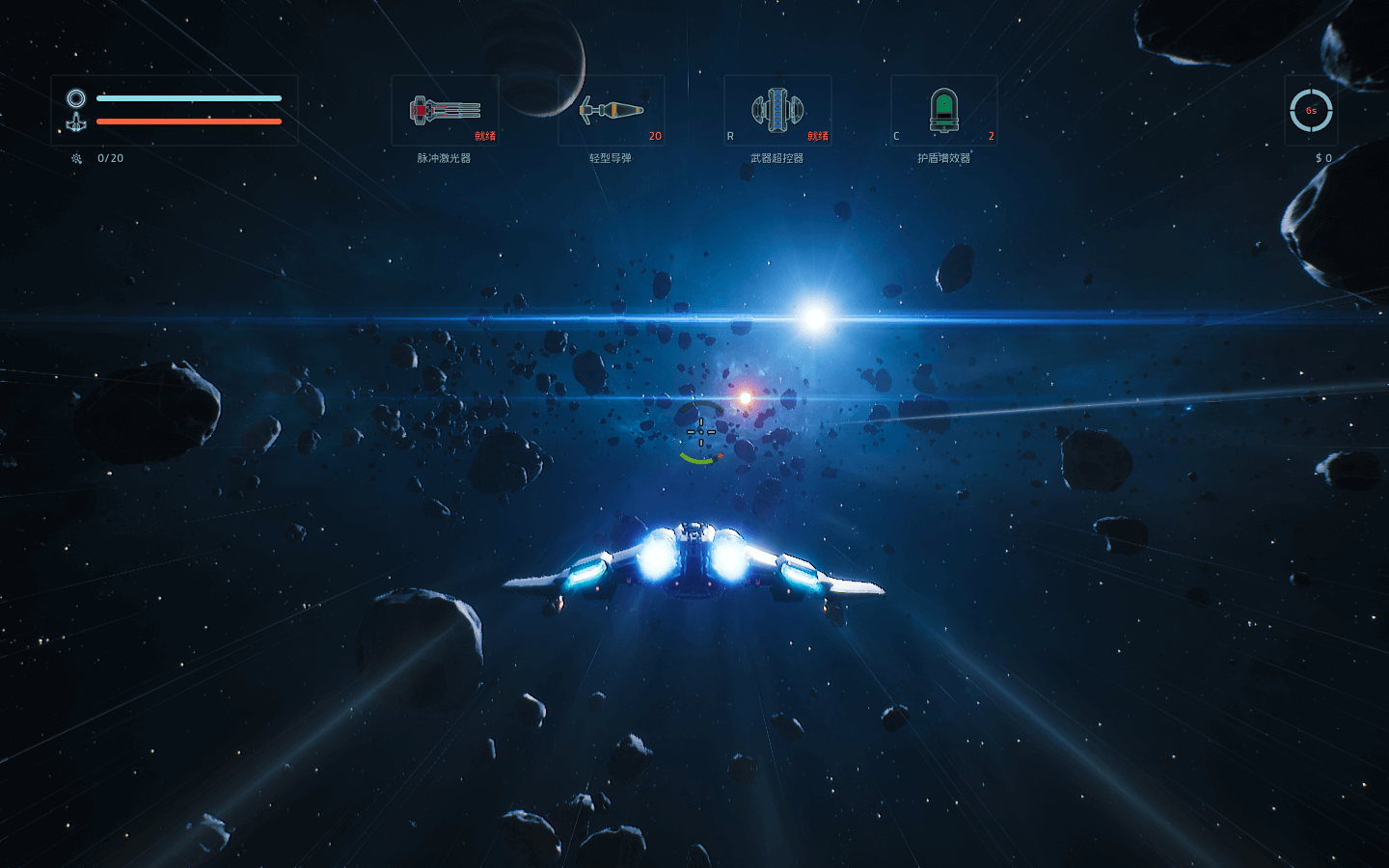Activate the weapon overdrive device
This screenshot has height=868, width=1389.
tap(777, 111)
